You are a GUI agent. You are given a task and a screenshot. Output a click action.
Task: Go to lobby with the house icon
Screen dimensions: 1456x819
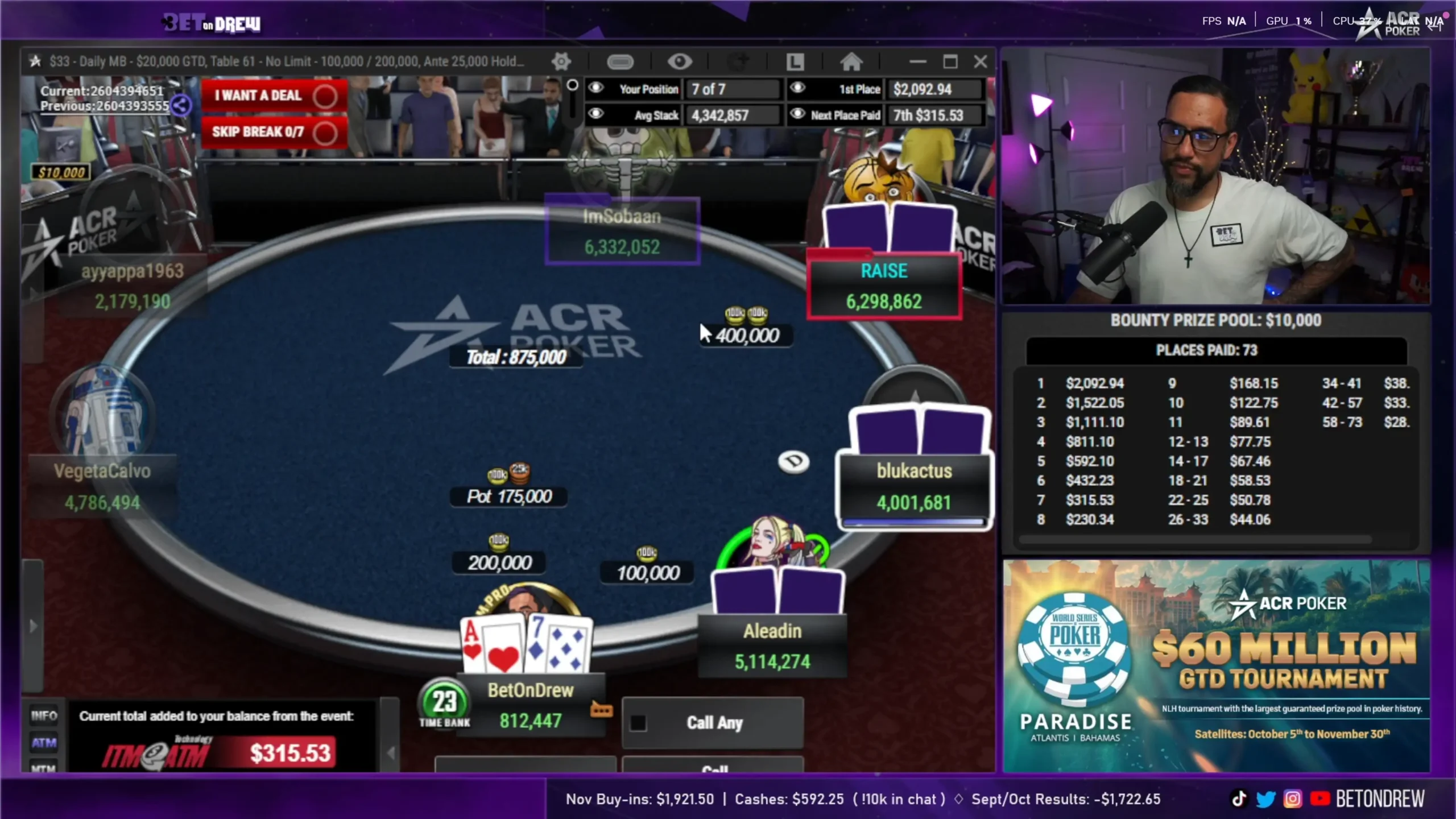tap(851, 61)
